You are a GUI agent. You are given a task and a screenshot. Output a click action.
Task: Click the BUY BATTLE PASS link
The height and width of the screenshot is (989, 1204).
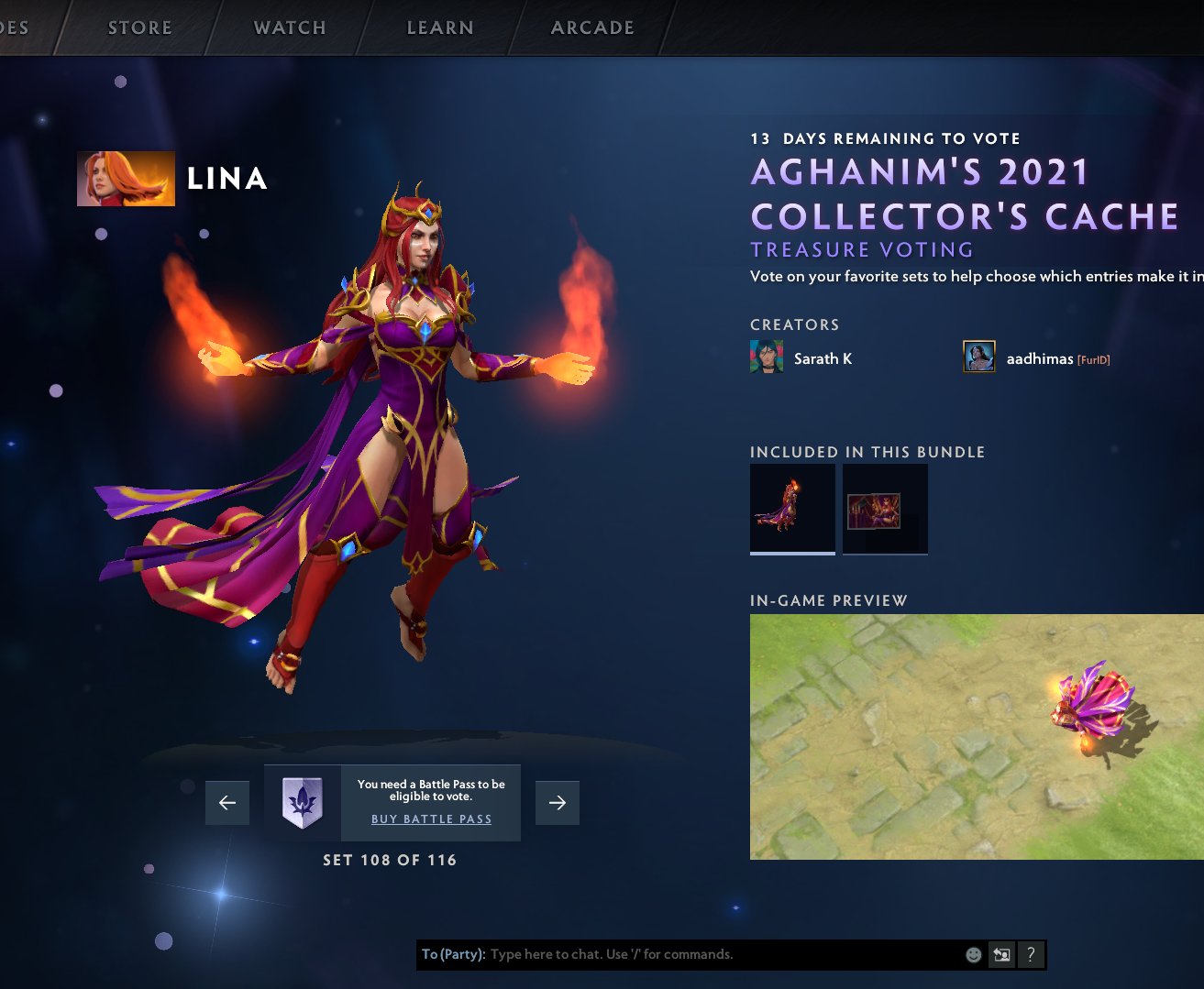coord(431,819)
